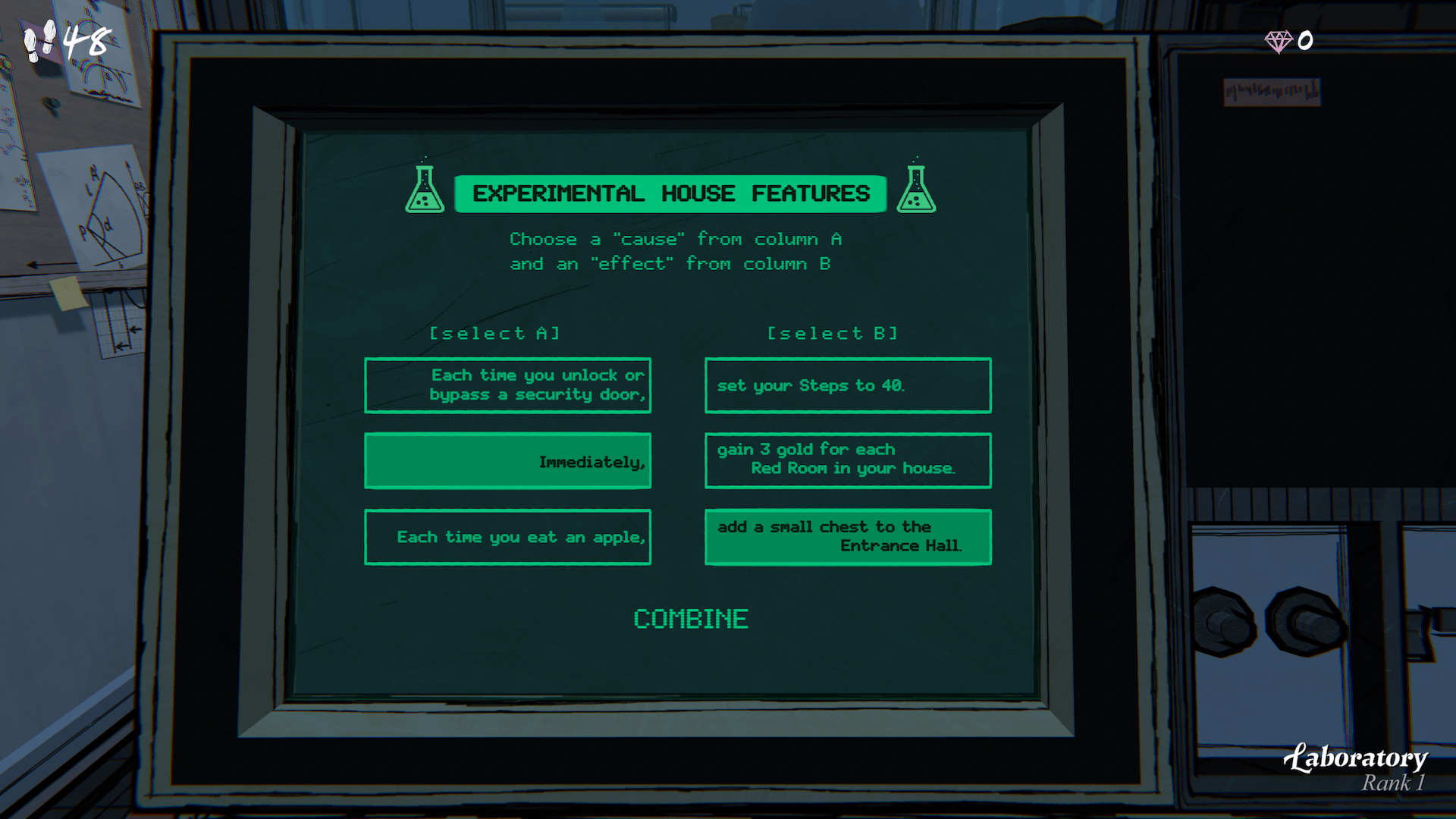Screen dimensions: 1456x819
Task: Pick the "eat an apple" cause
Action: [507, 537]
